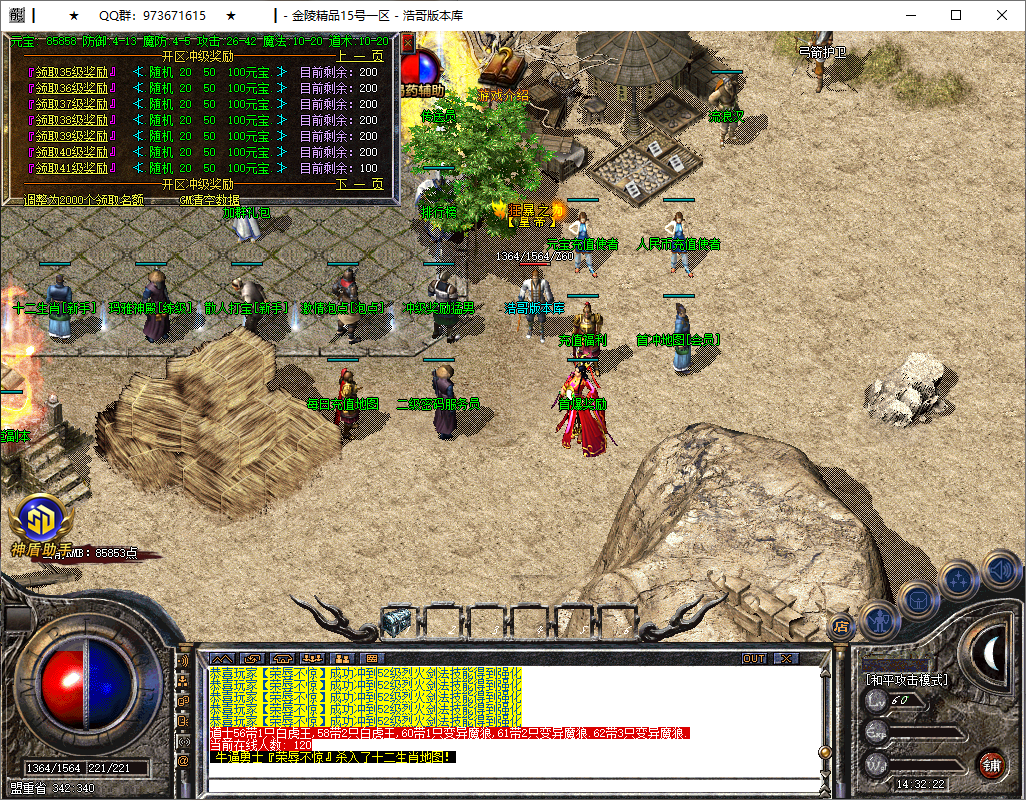Click the OUT button above chat
The width and height of the screenshot is (1026, 800).
click(x=754, y=659)
